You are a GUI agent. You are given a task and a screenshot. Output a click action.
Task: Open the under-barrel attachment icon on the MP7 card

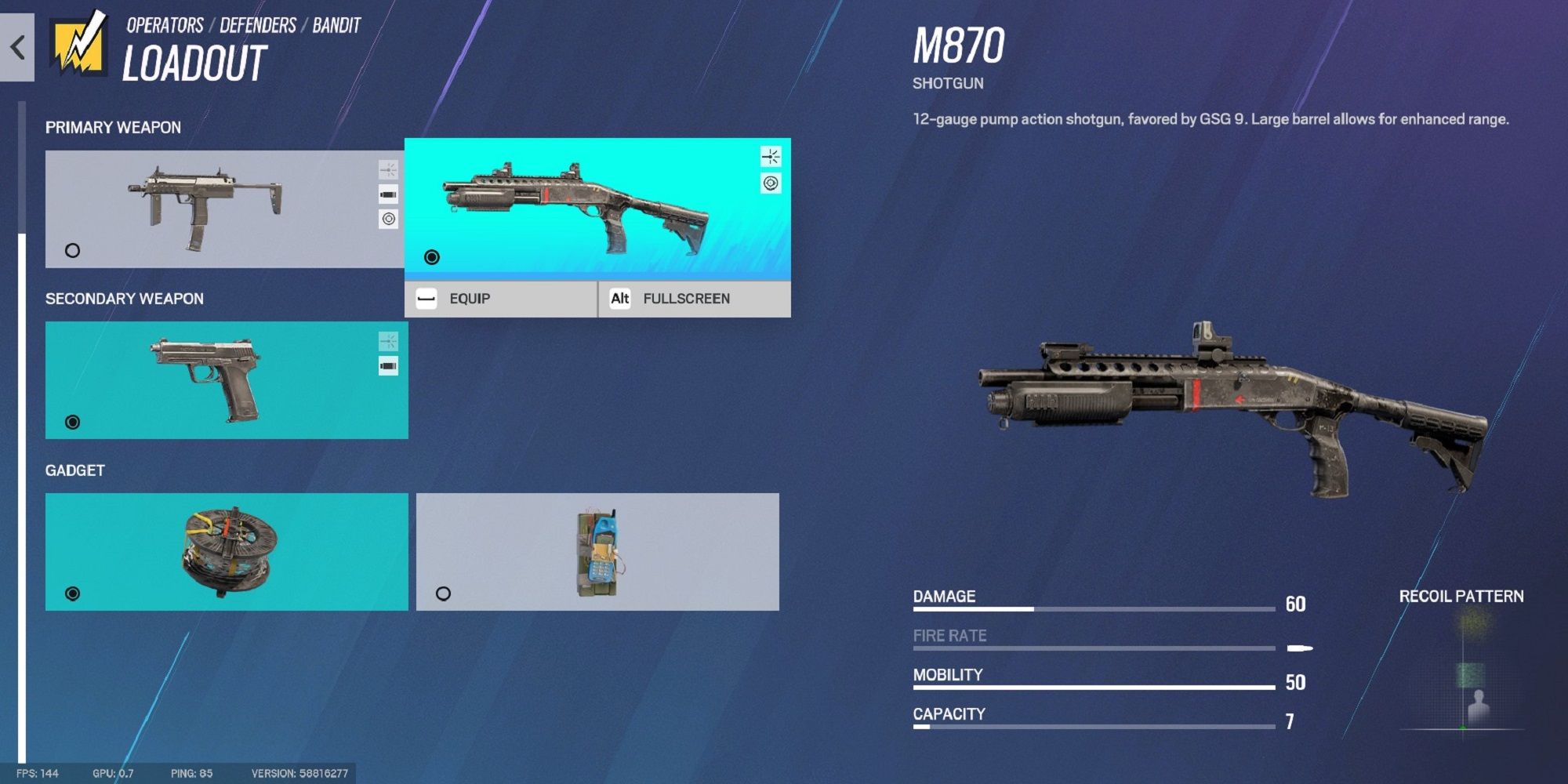[387, 195]
